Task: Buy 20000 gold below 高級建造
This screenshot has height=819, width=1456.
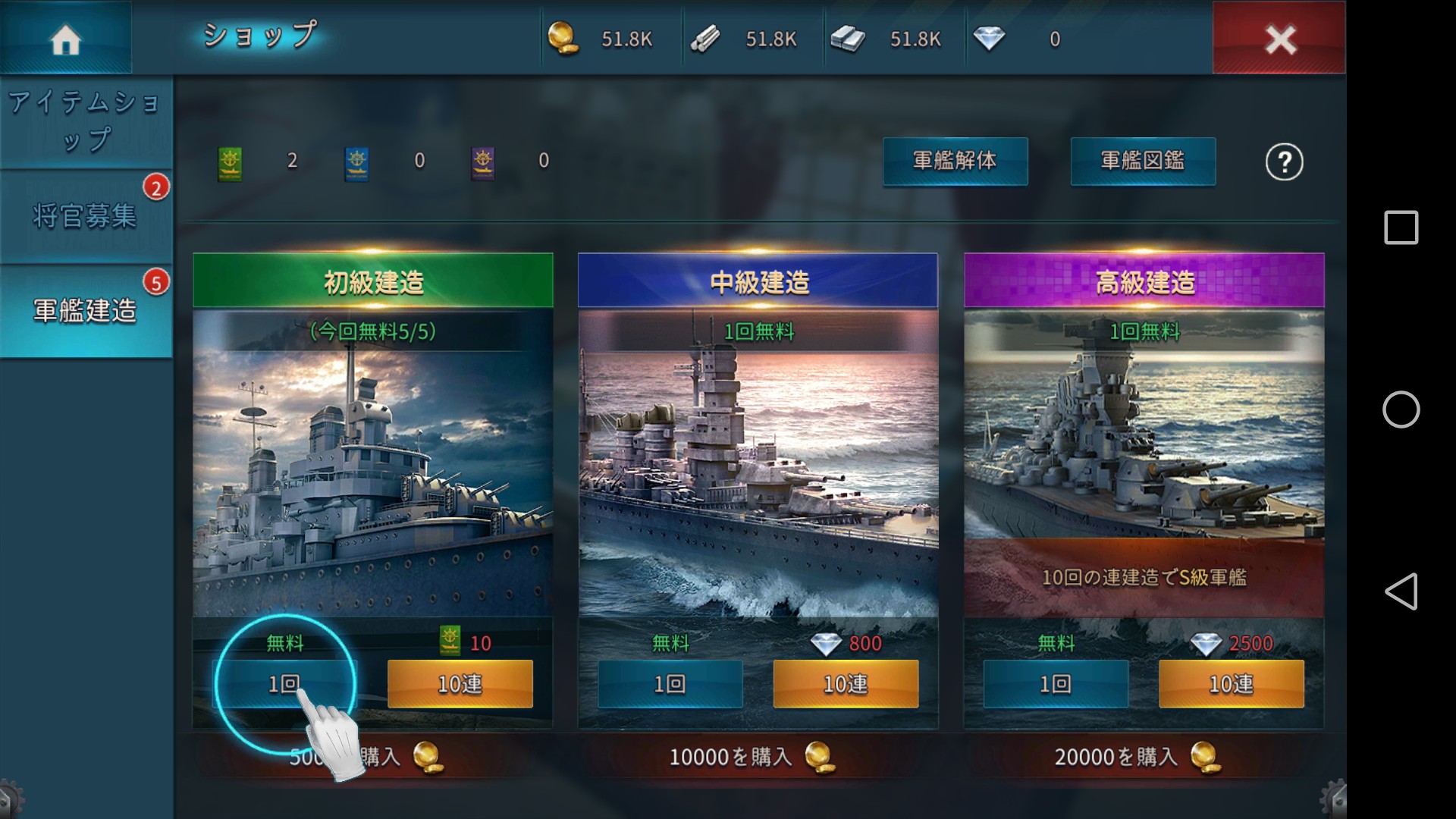Action: tap(1137, 757)
